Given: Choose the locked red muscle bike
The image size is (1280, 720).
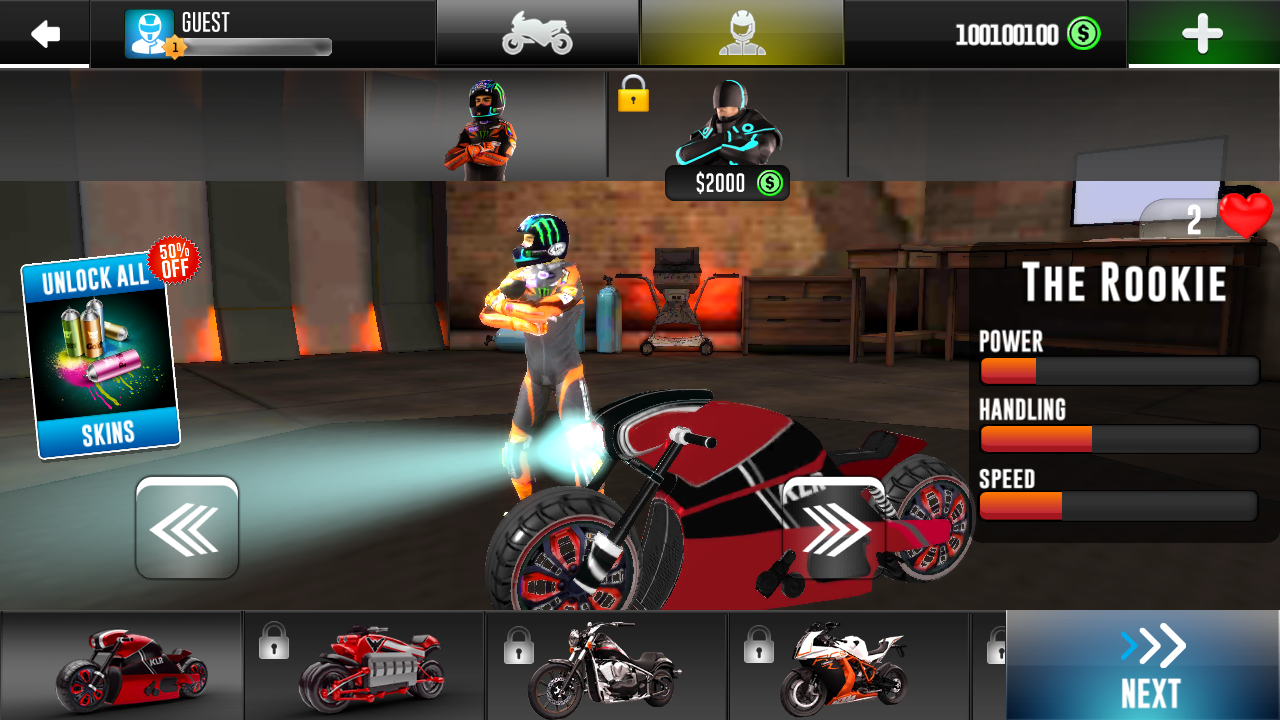Looking at the screenshot, I should 366,666.
